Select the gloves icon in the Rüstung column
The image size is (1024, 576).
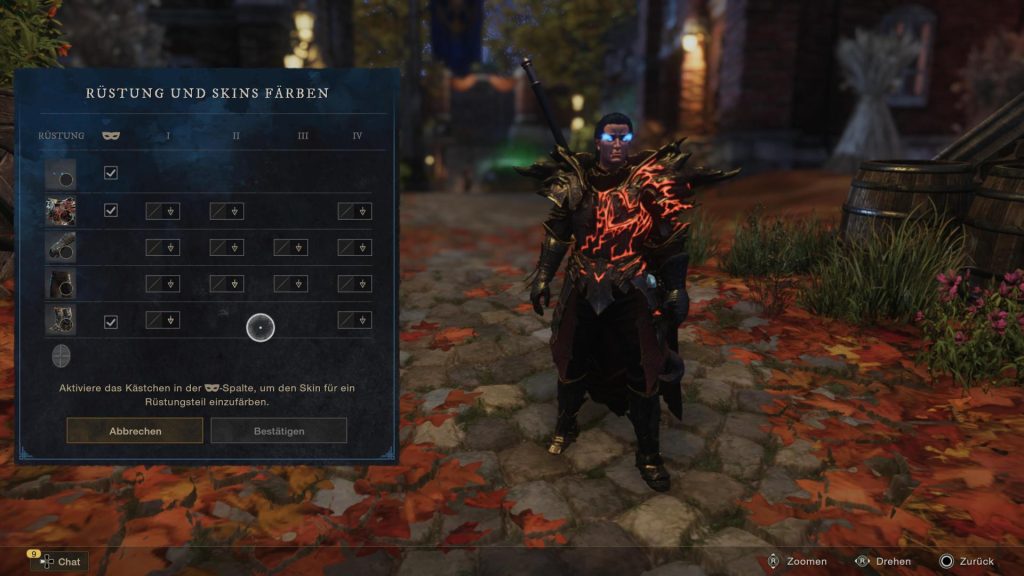[x=60, y=247]
